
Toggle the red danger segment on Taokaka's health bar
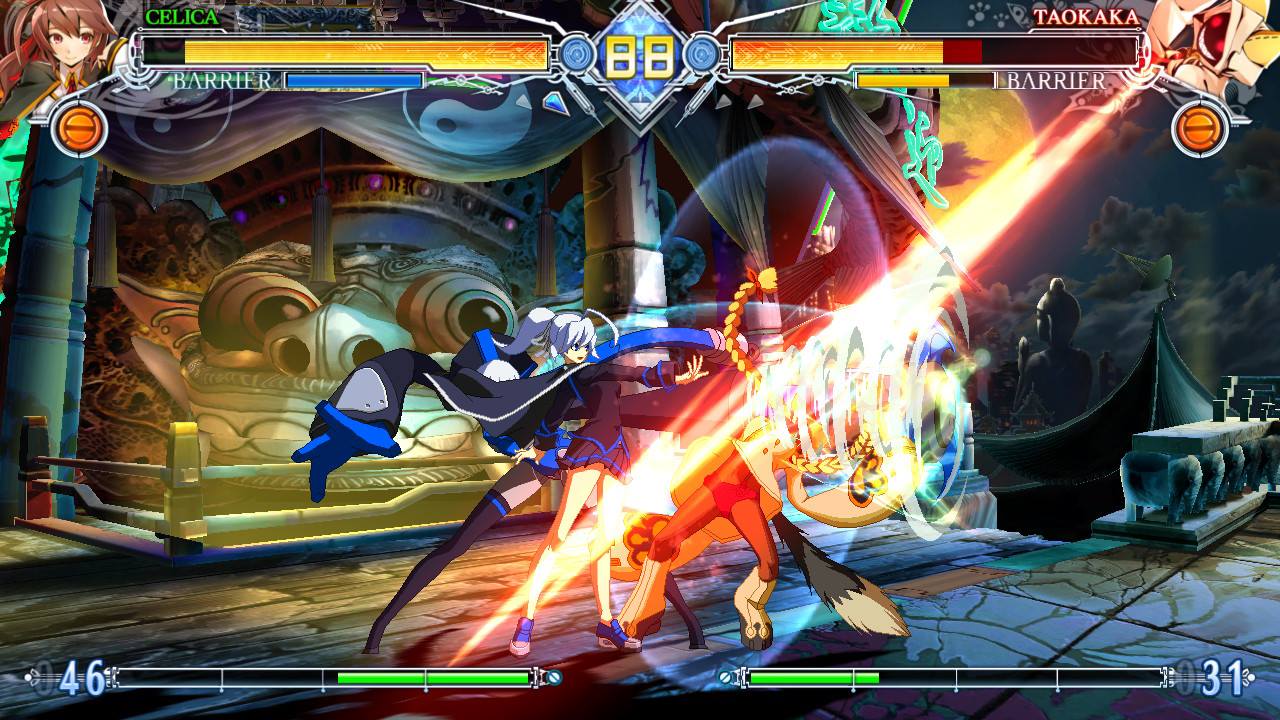[x=961, y=53]
